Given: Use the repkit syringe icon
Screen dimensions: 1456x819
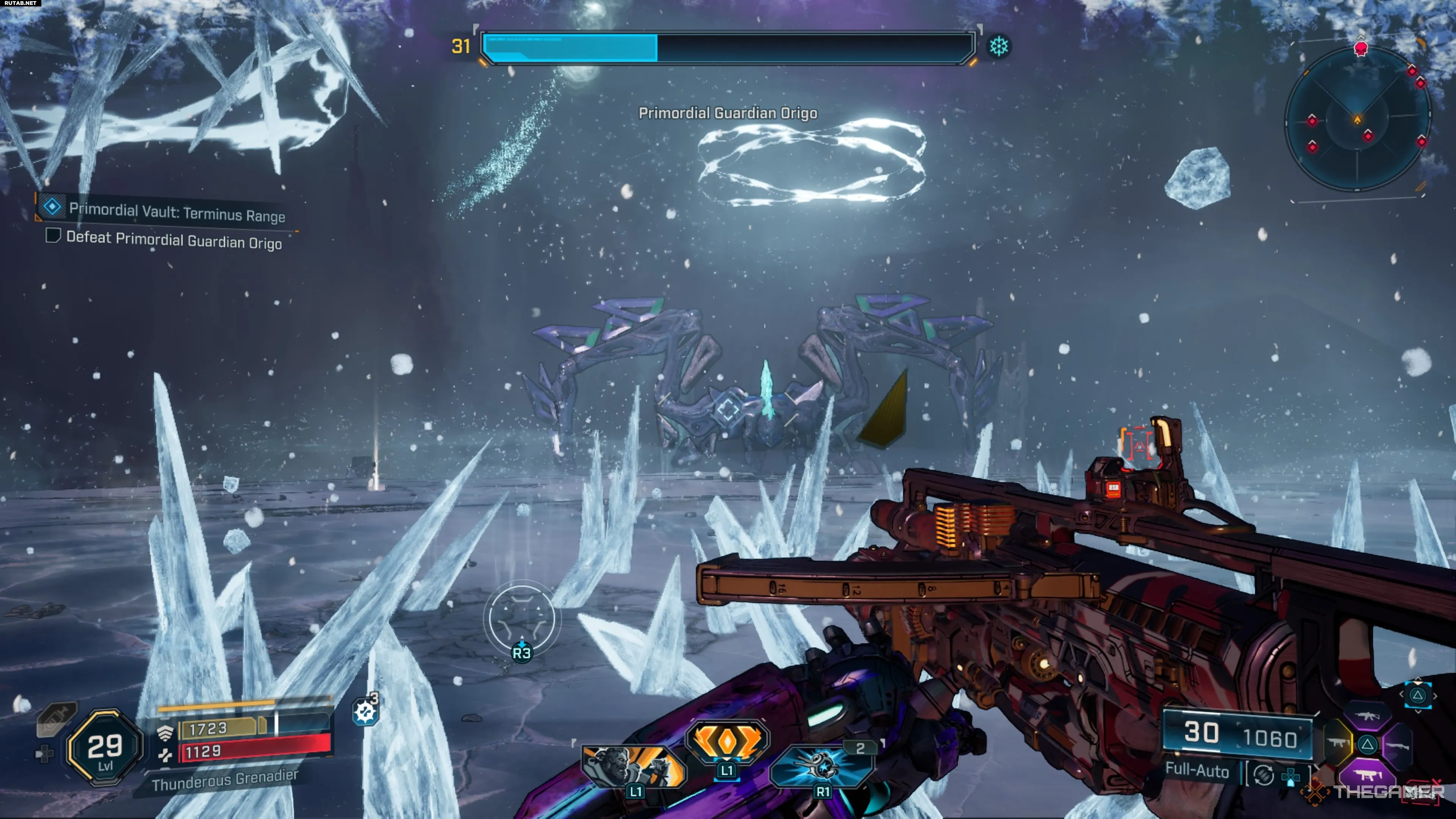Looking at the screenshot, I should (x=56, y=718).
